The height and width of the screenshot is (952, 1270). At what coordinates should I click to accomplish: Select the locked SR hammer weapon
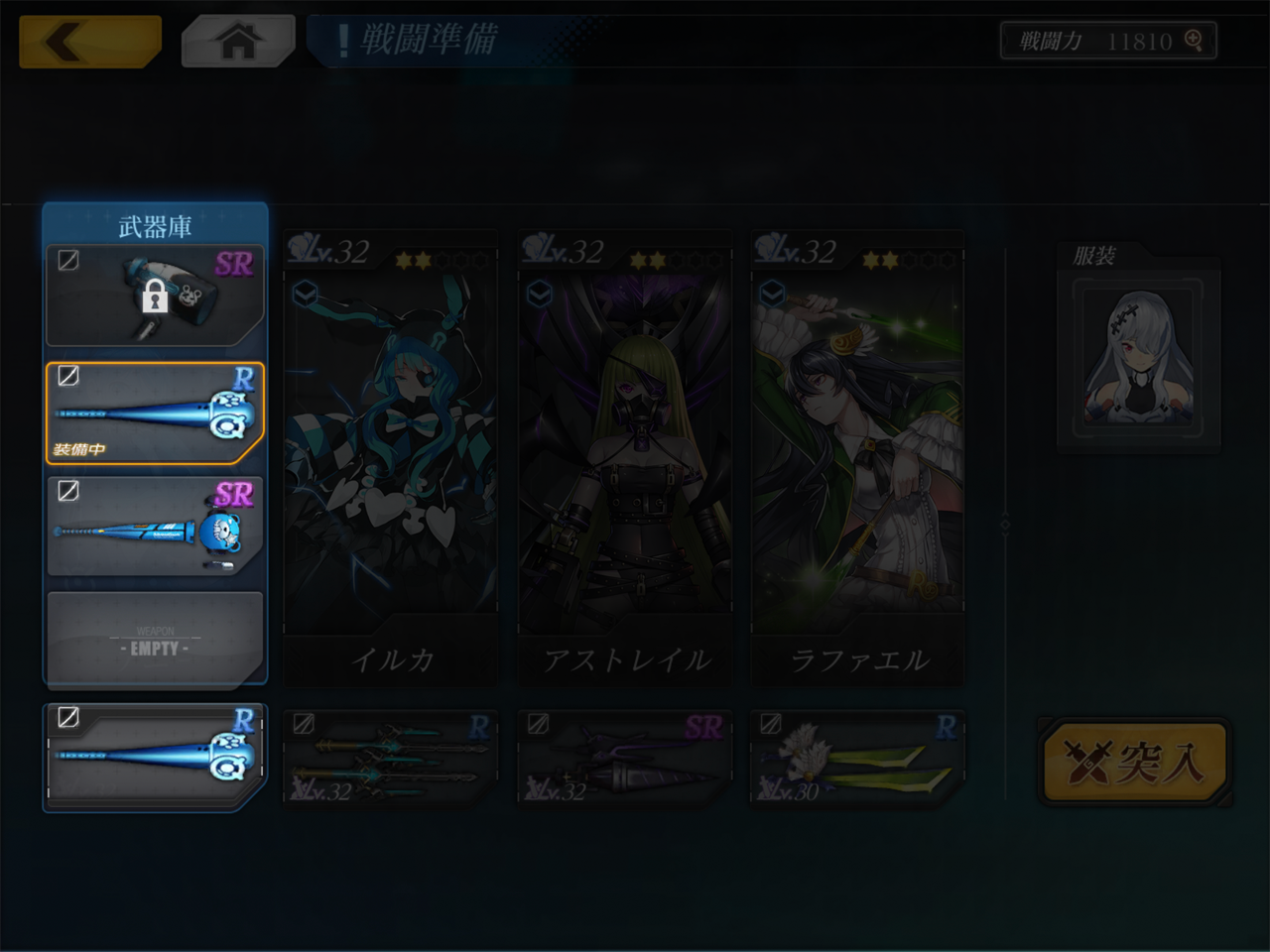tap(155, 295)
